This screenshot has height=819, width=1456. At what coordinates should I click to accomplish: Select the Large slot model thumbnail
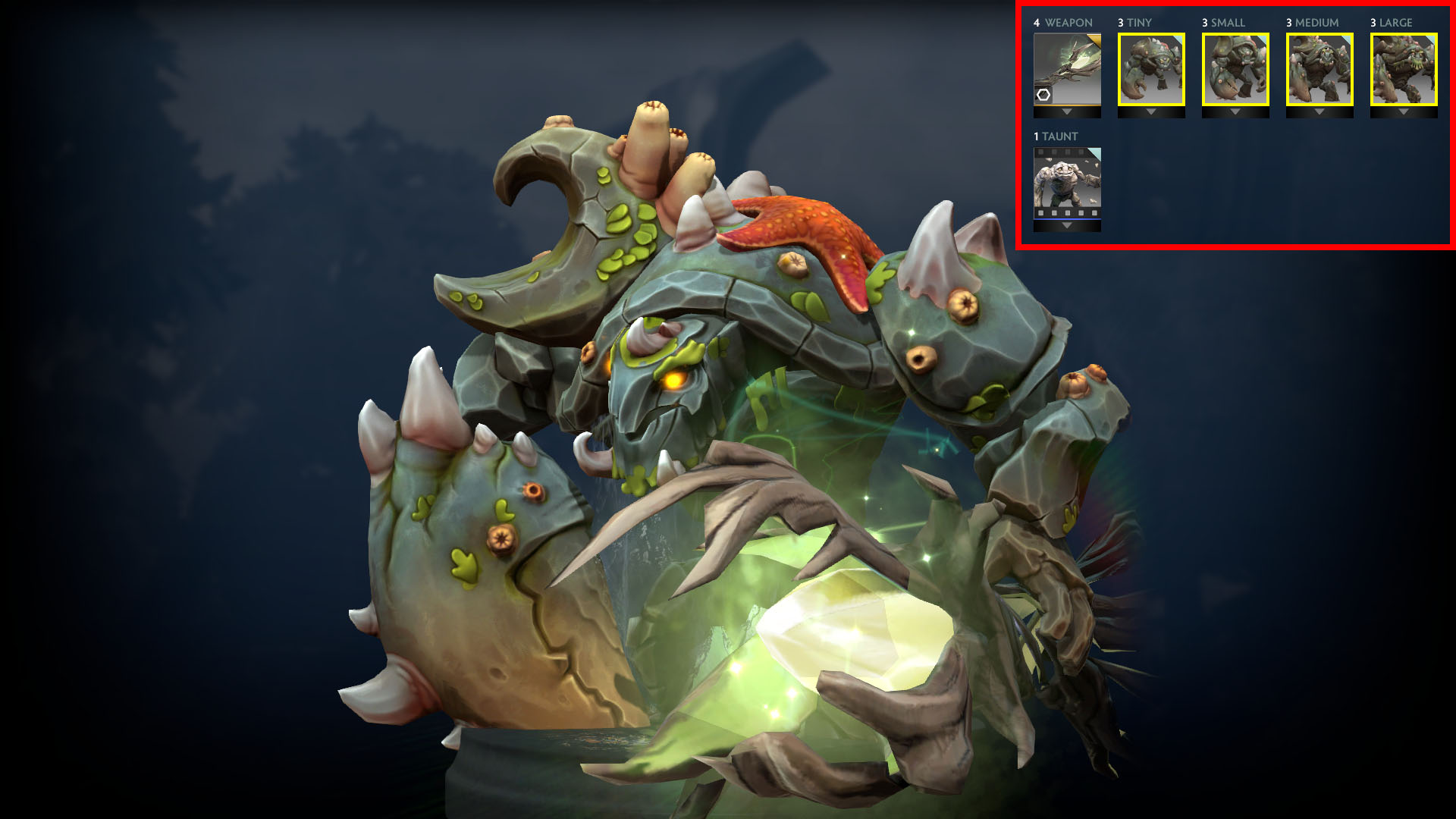tap(1404, 69)
